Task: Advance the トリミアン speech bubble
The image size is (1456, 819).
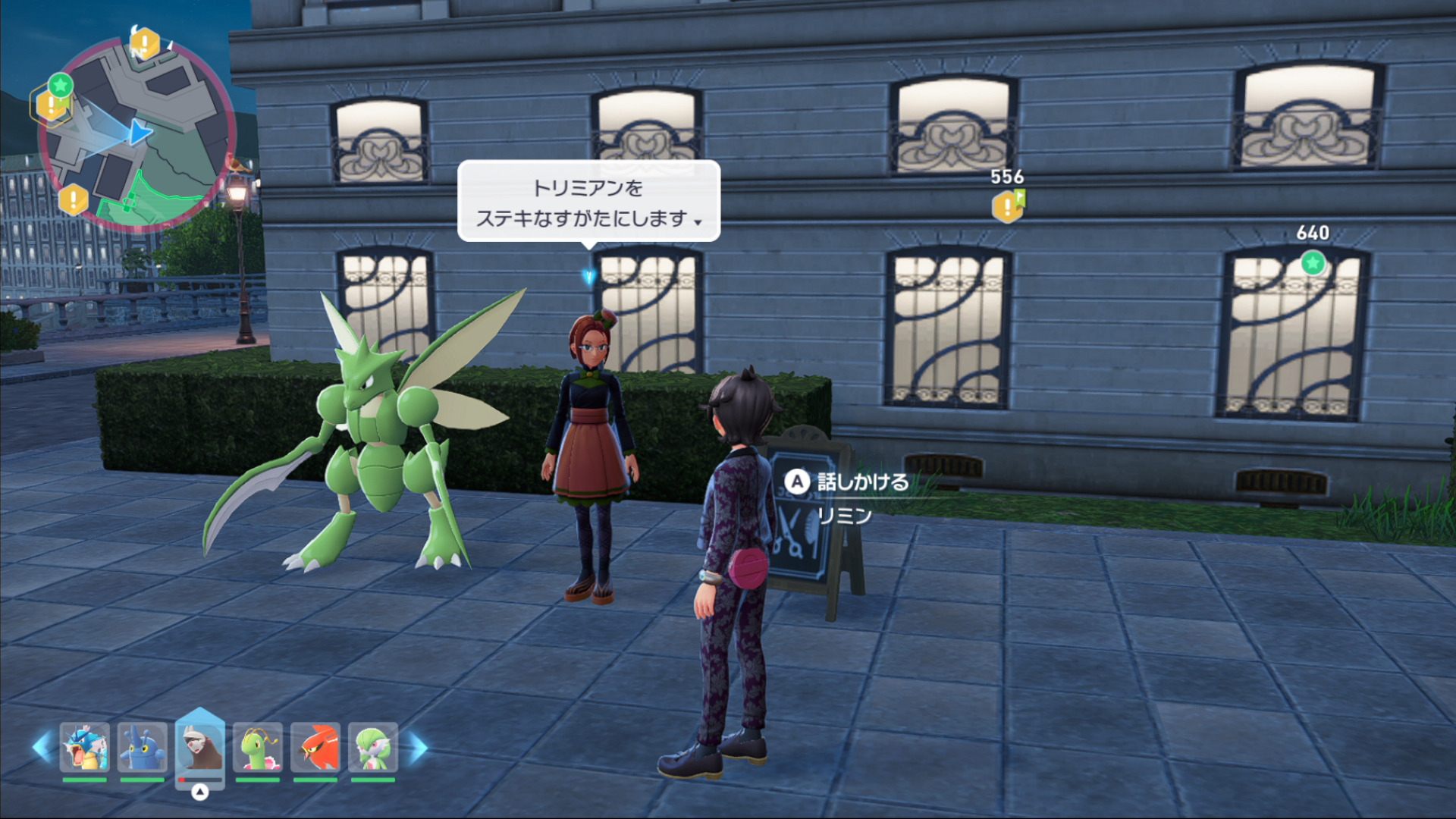Action: 588,202
